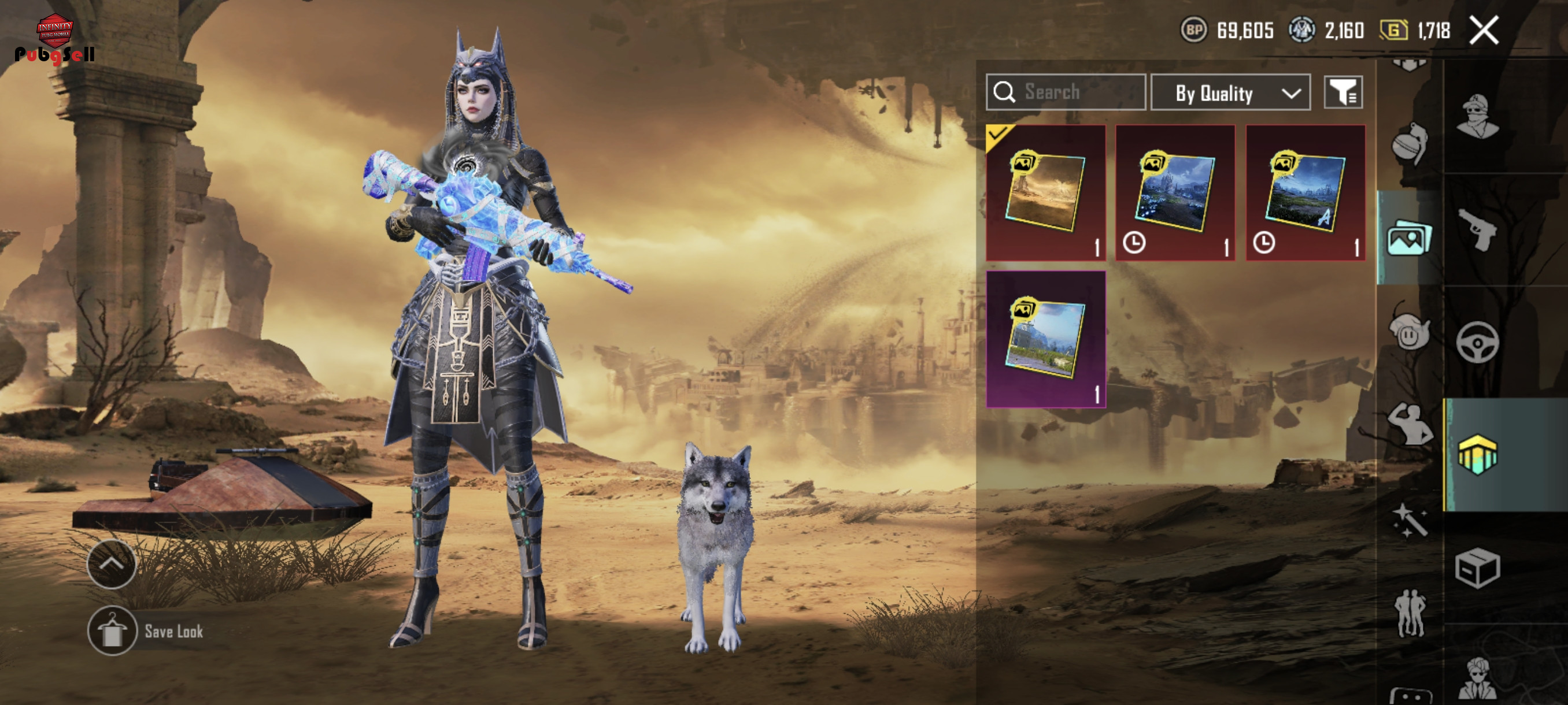Save the current look

(x=146, y=631)
